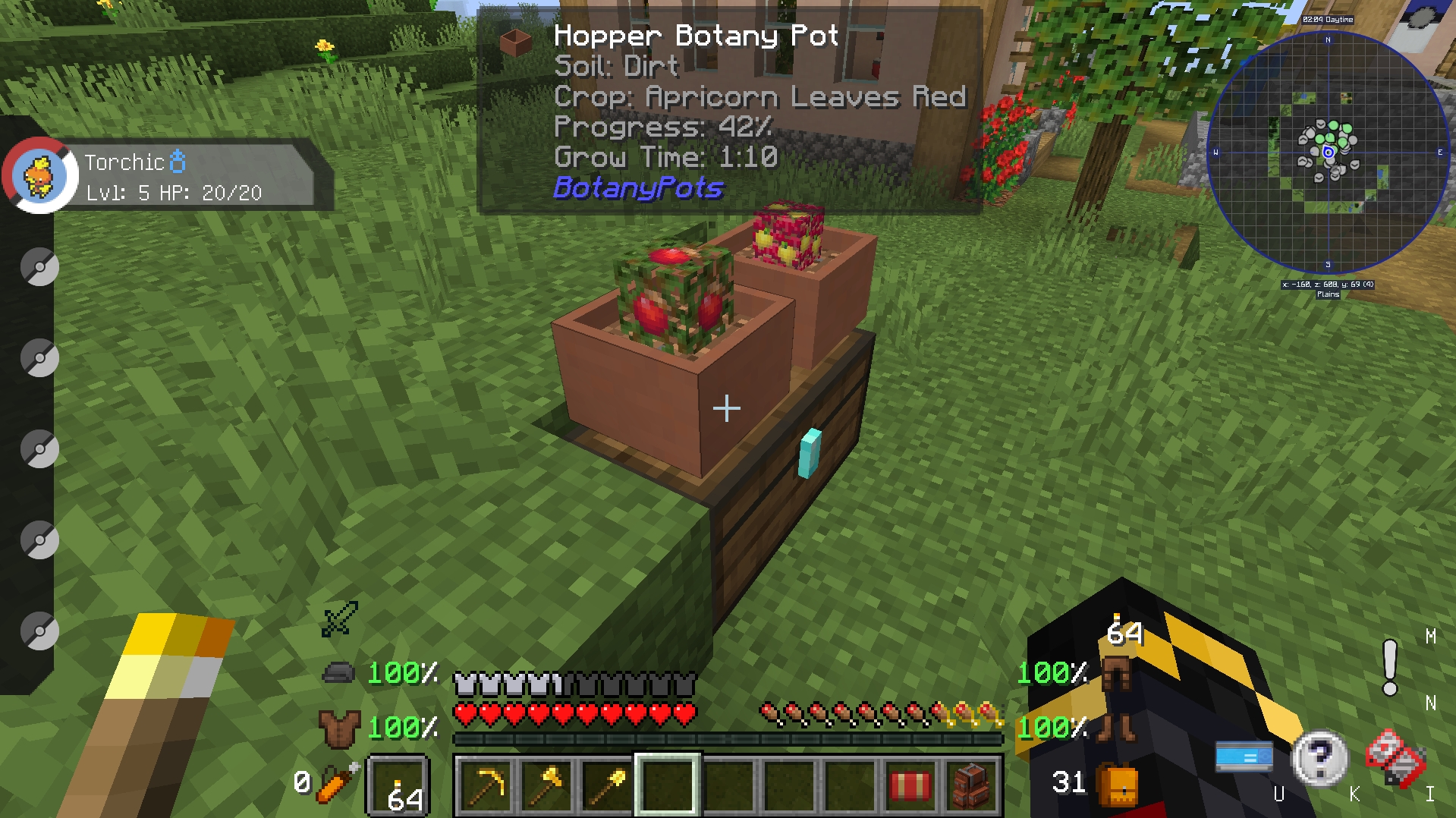Viewport: 1456px width, 818px height.
Task: Click the topmost empty Poké Ball party slot
Action: [x=38, y=266]
